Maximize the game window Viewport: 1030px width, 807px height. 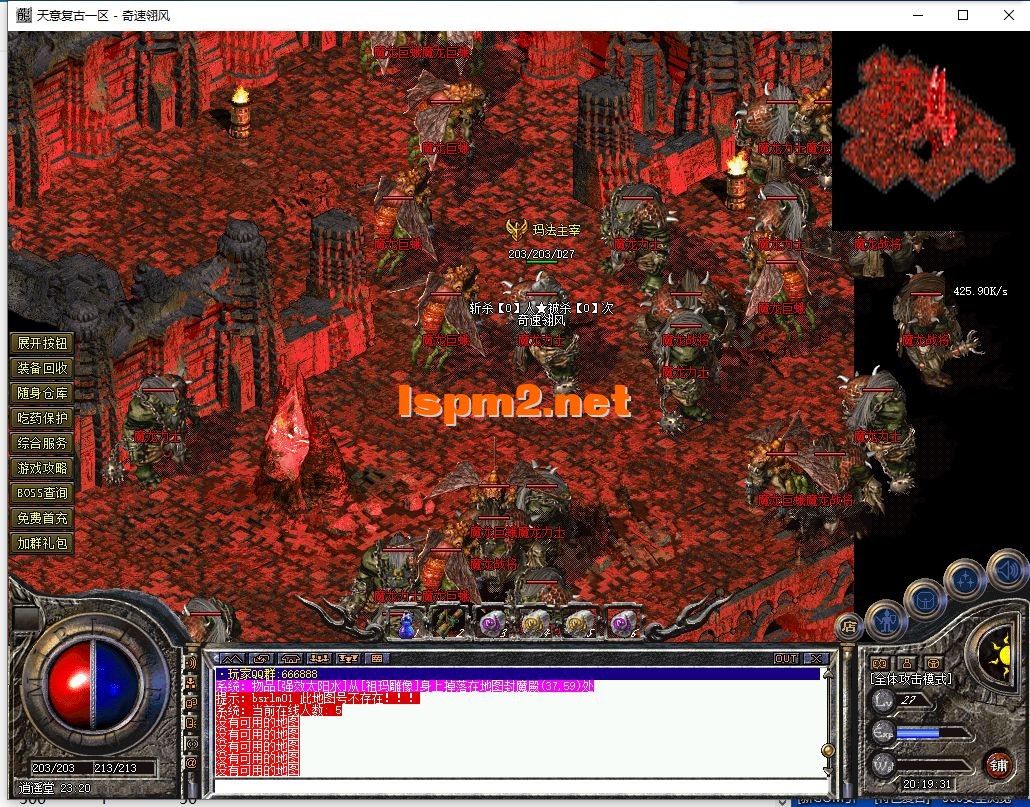coord(963,15)
